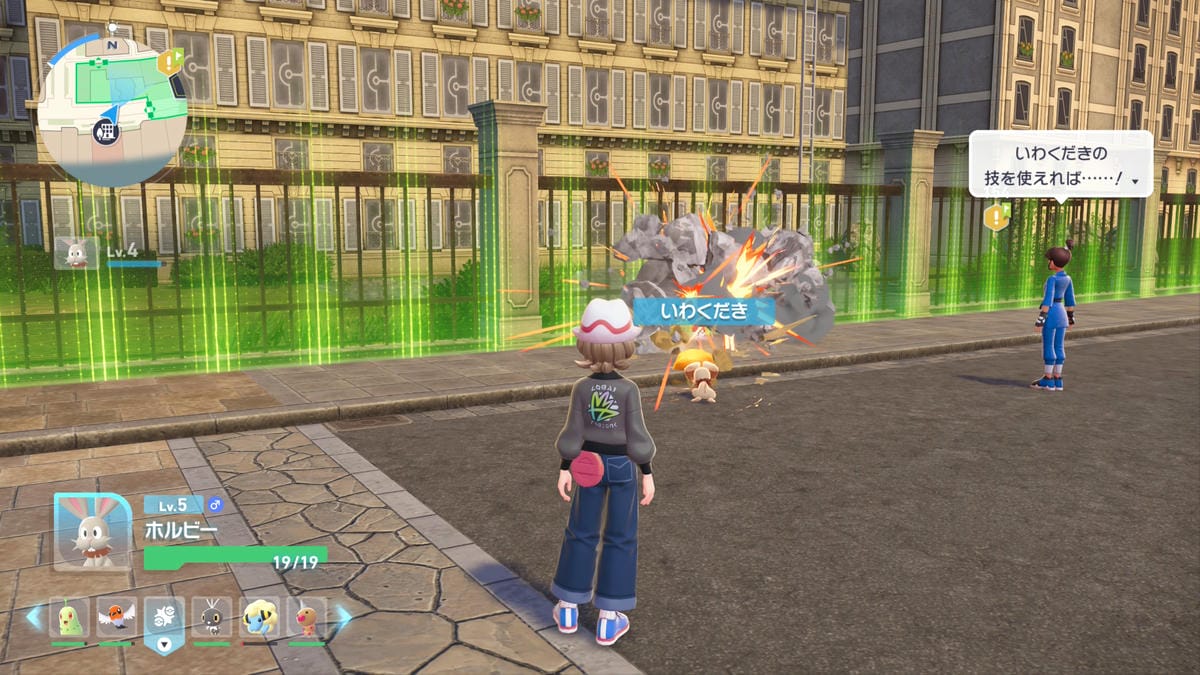Select the active Bunnelby (ホルビー) portrait

[x=92, y=530]
